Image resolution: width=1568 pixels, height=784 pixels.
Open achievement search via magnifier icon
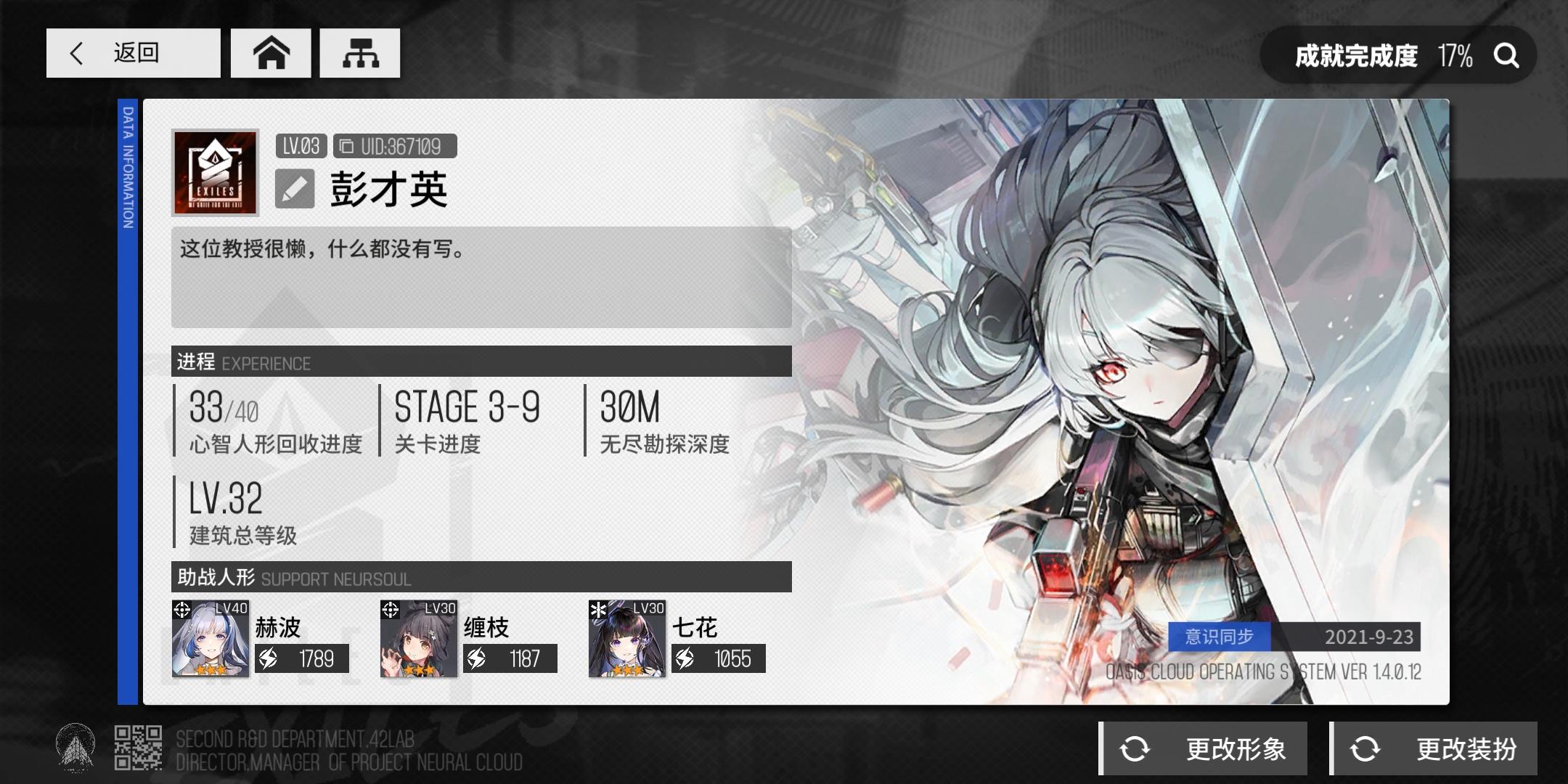pyautogui.click(x=1508, y=54)
